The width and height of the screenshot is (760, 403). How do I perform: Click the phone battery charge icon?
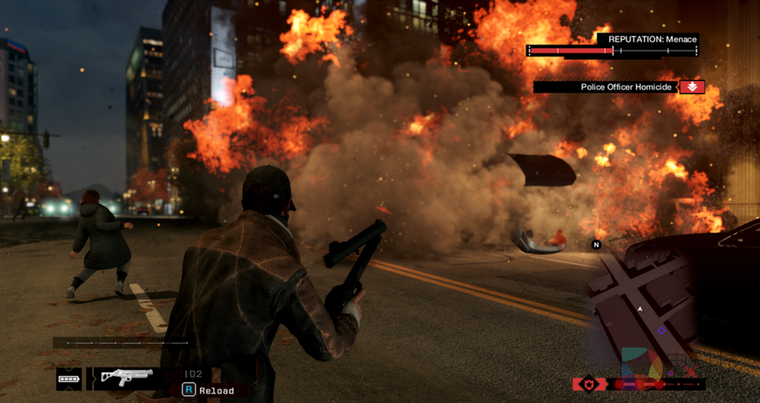coord(69,379)
